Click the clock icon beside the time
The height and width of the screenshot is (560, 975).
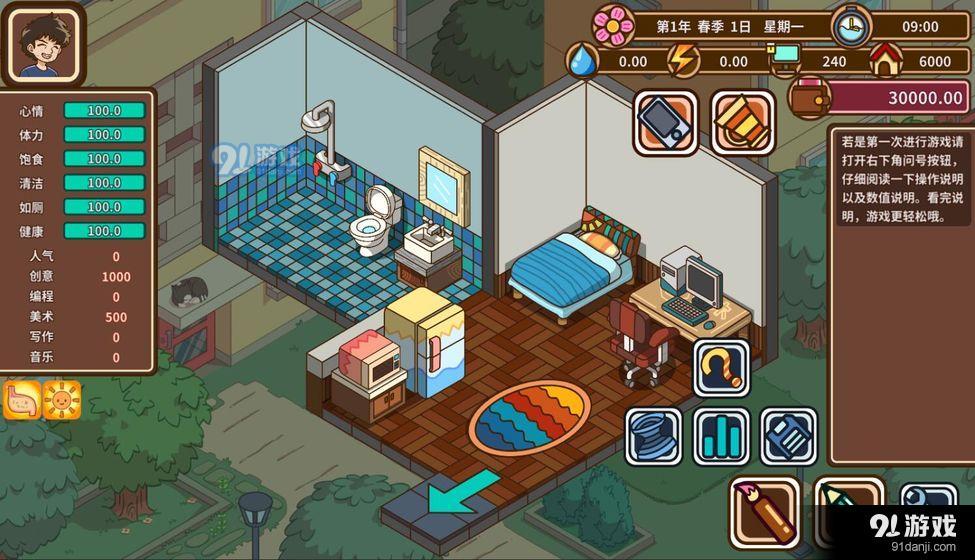pos(851,27)
